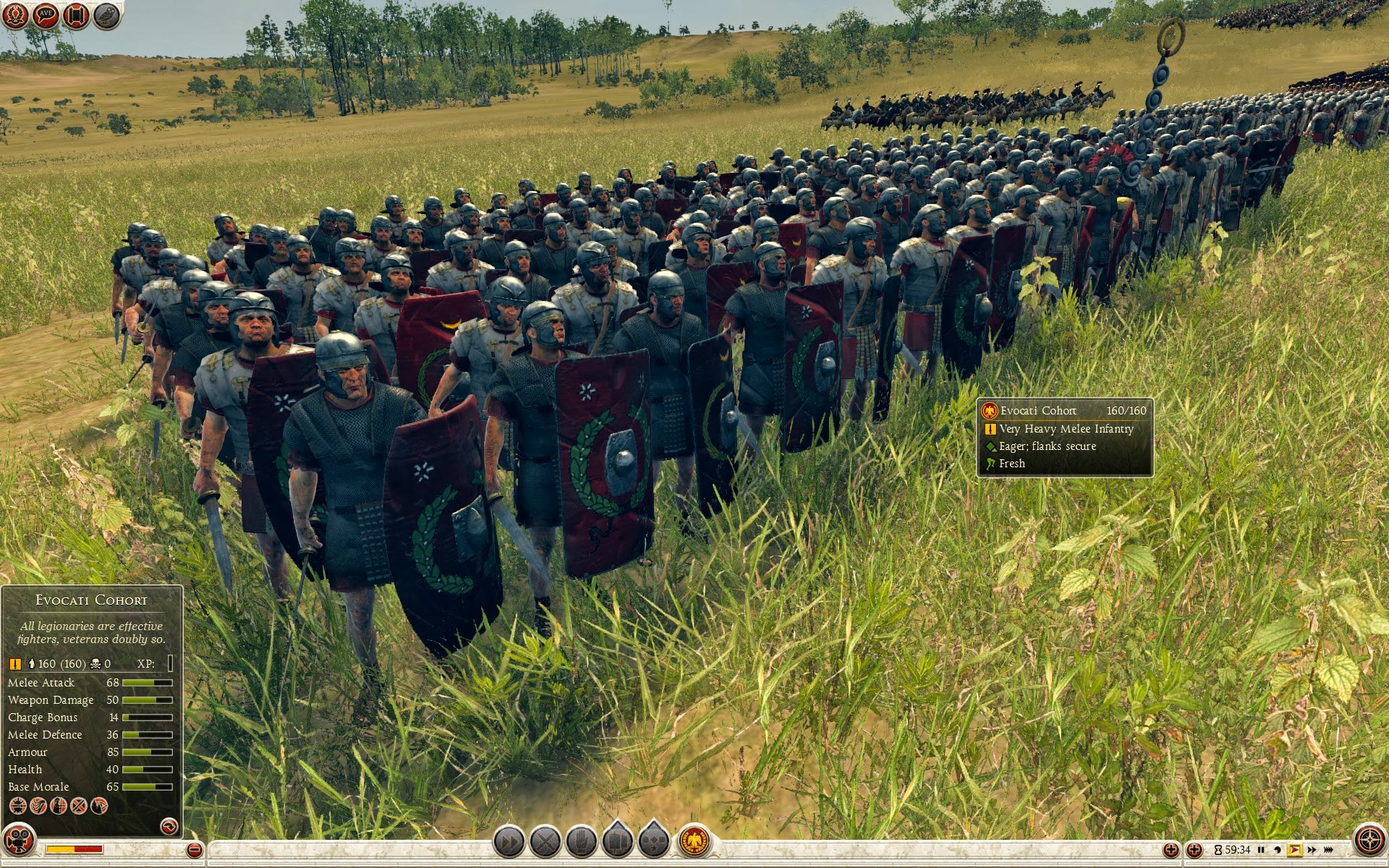Set battle to fastest speed

[x=1328, y=850]
